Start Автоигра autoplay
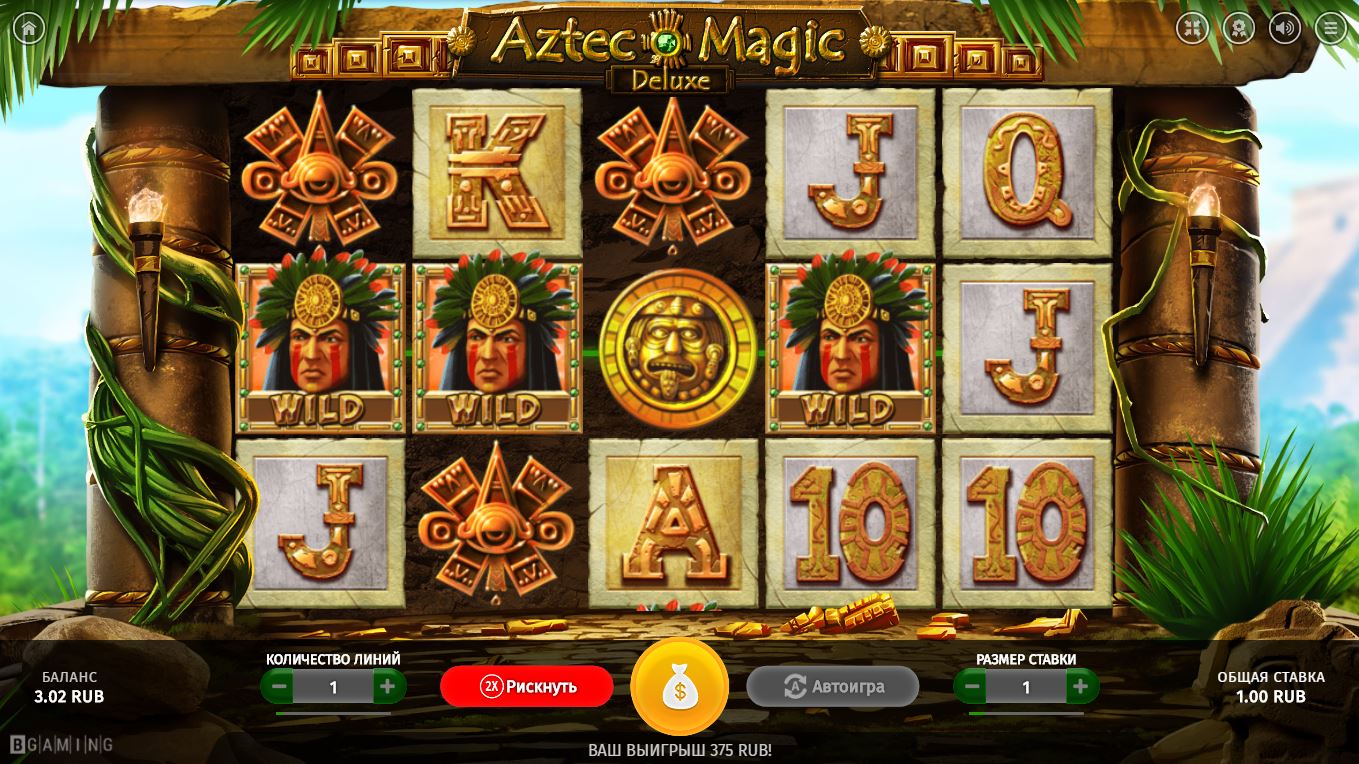The width and height of the screenshot is (1359, 764). 832,686
